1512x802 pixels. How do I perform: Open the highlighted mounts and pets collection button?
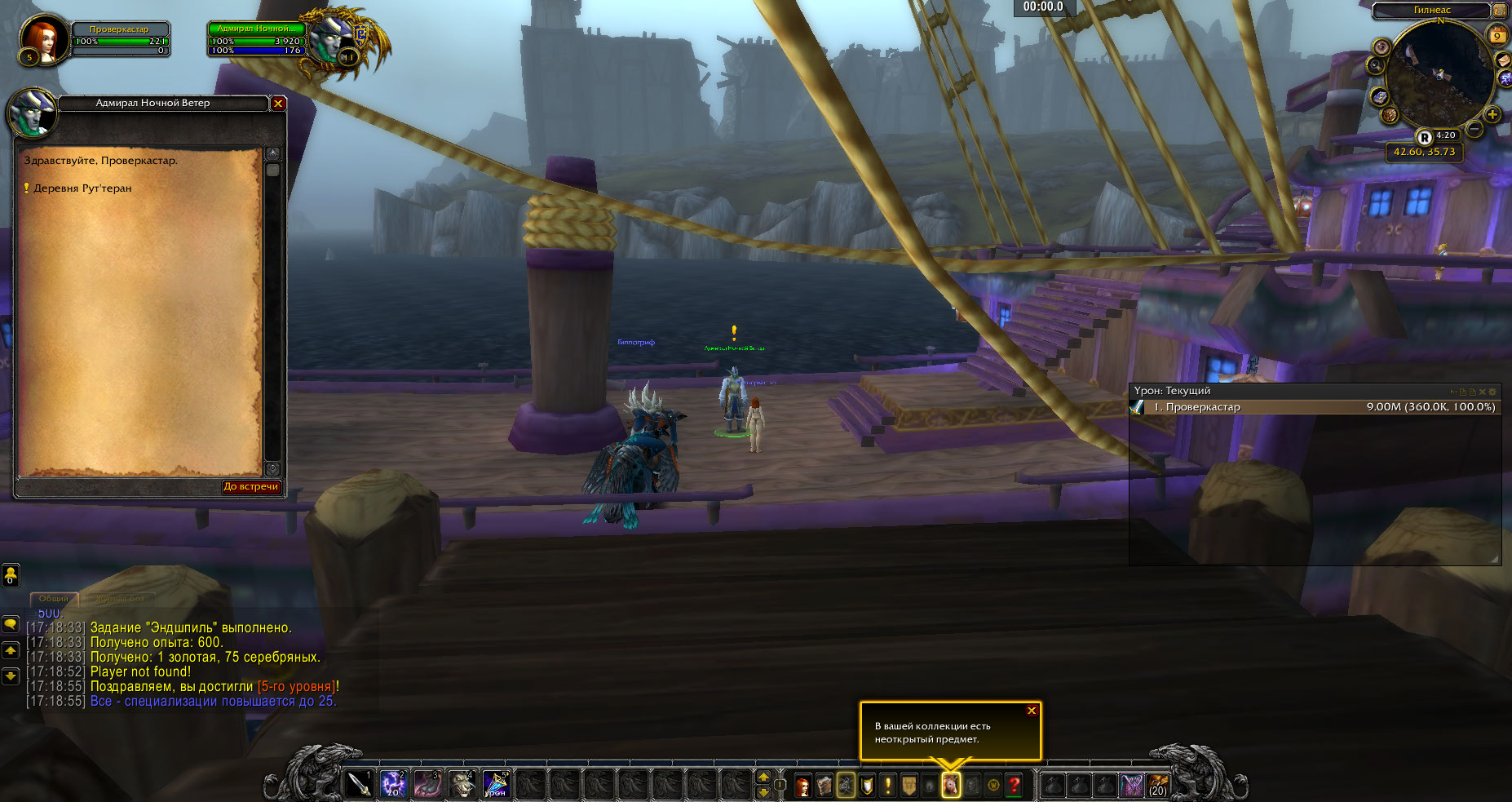[951, 786]
